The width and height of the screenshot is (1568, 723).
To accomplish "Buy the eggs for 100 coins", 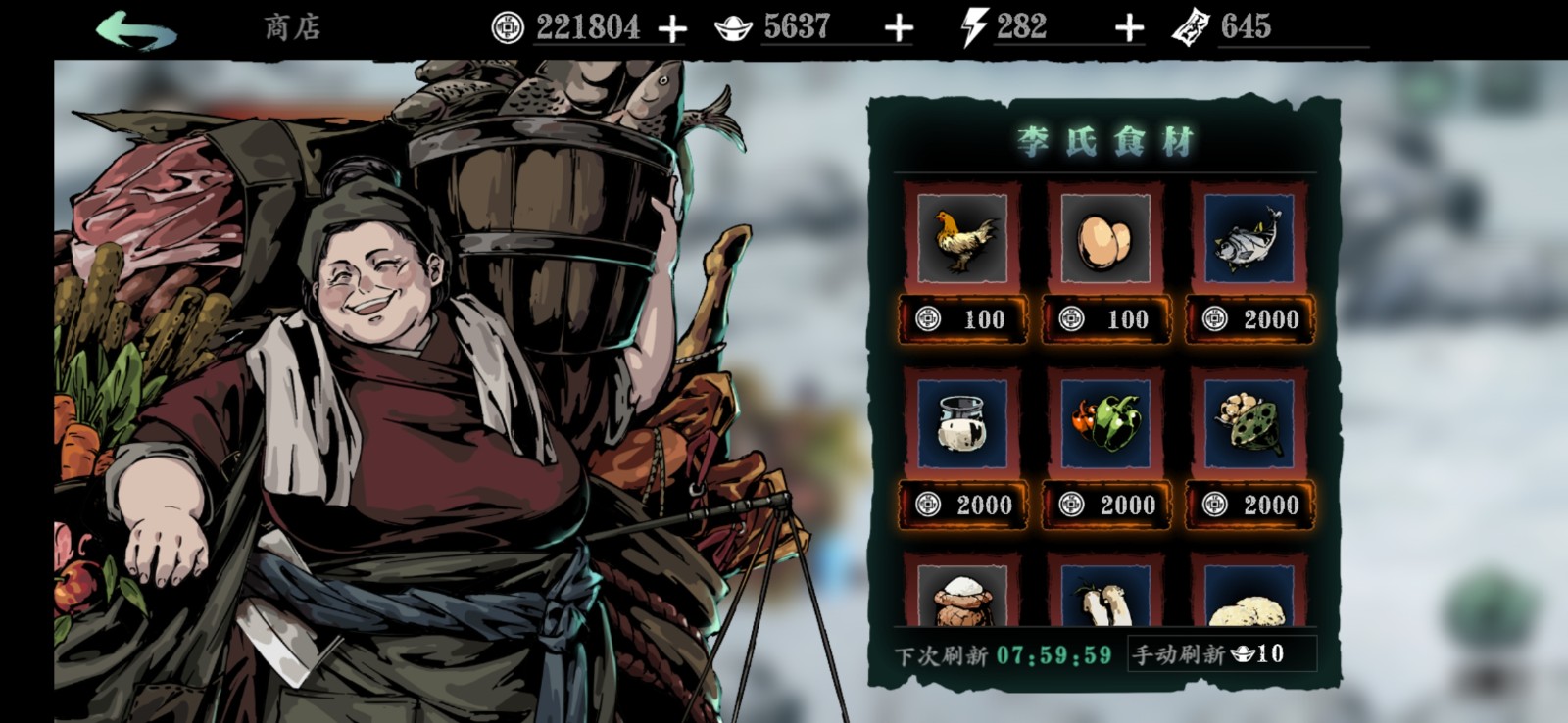I will [x=1105, y=319].
